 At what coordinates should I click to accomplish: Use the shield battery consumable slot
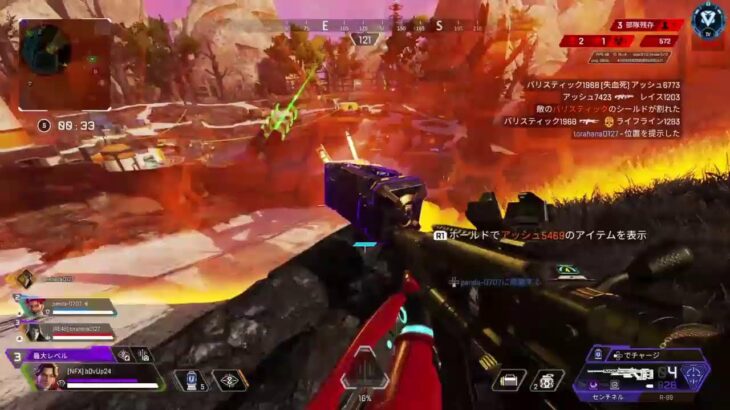point(190,381)
